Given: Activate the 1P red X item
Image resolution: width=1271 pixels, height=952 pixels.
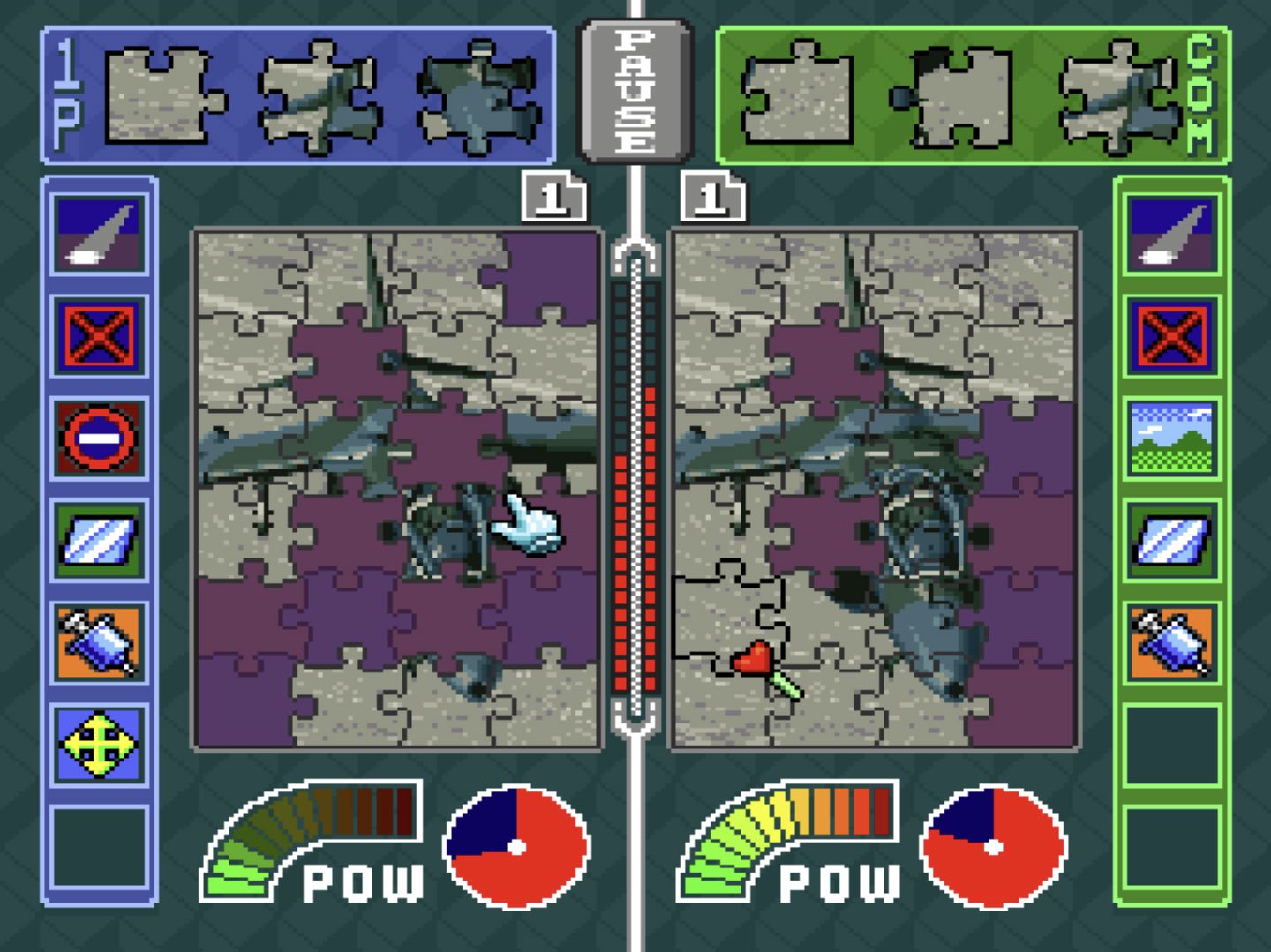Looking at the screenshot, I should (99, 336).
